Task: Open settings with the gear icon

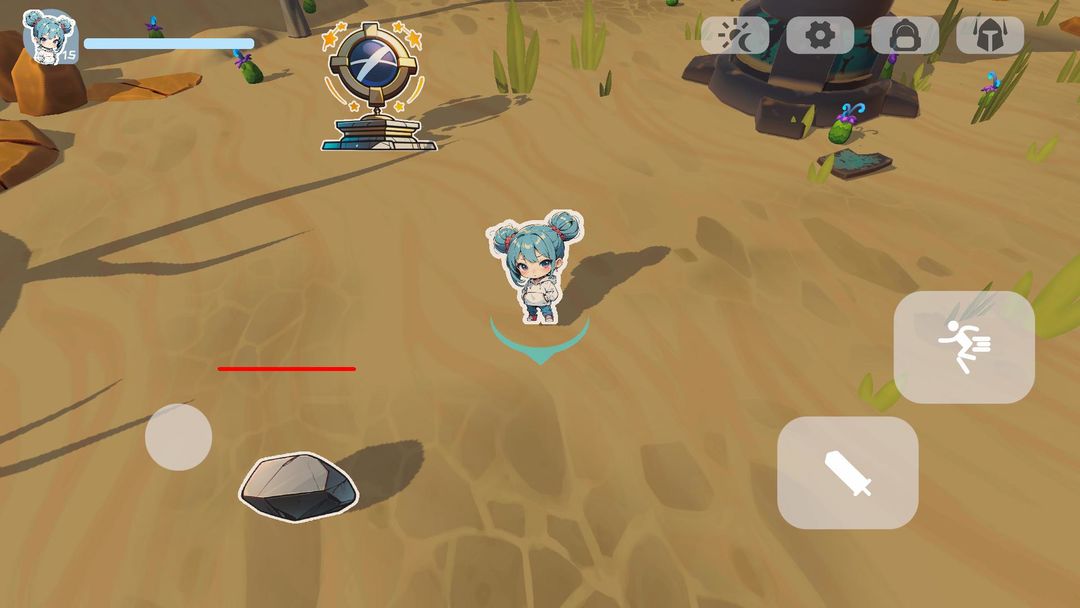Action: (x=820, y=36)
